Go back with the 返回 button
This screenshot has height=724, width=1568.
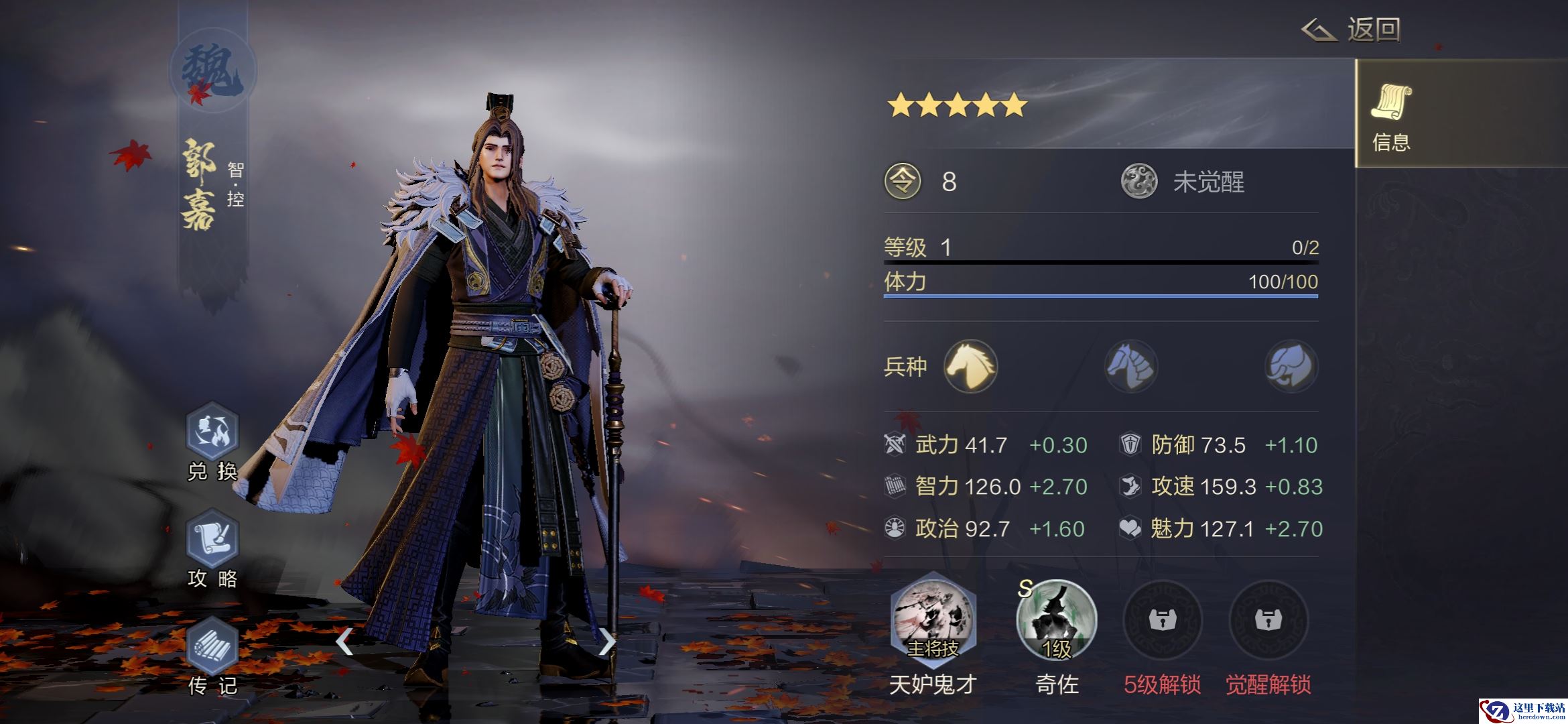1352,29
